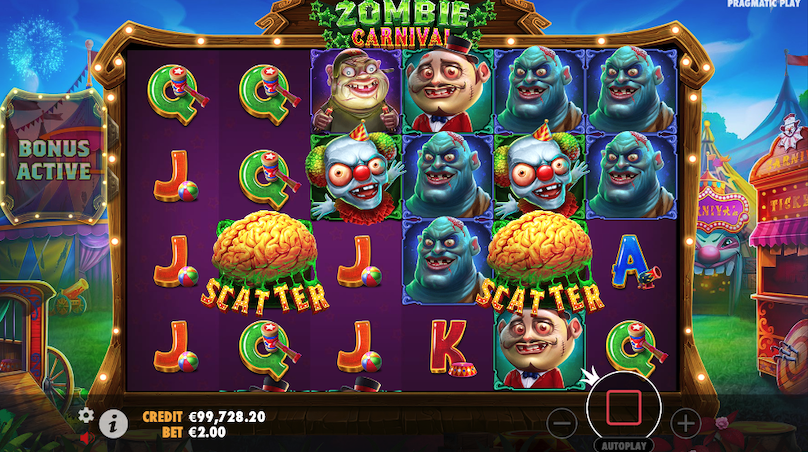The height and width of the screenshot is (452, 808).
Task: Increase the bet with the plus button
Action: (685, 422)
